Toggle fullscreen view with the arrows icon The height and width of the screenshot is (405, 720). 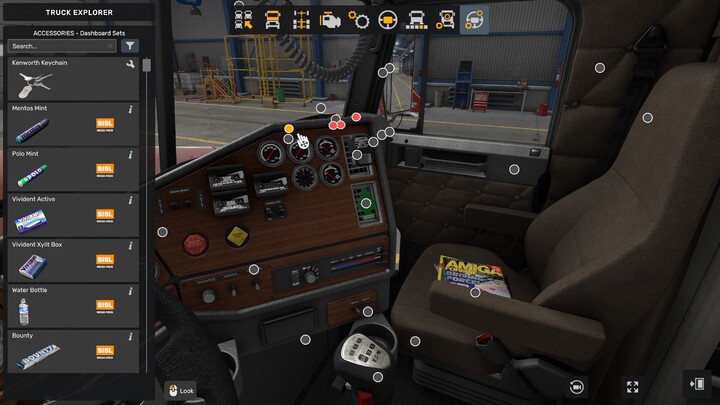click(632, 387)
